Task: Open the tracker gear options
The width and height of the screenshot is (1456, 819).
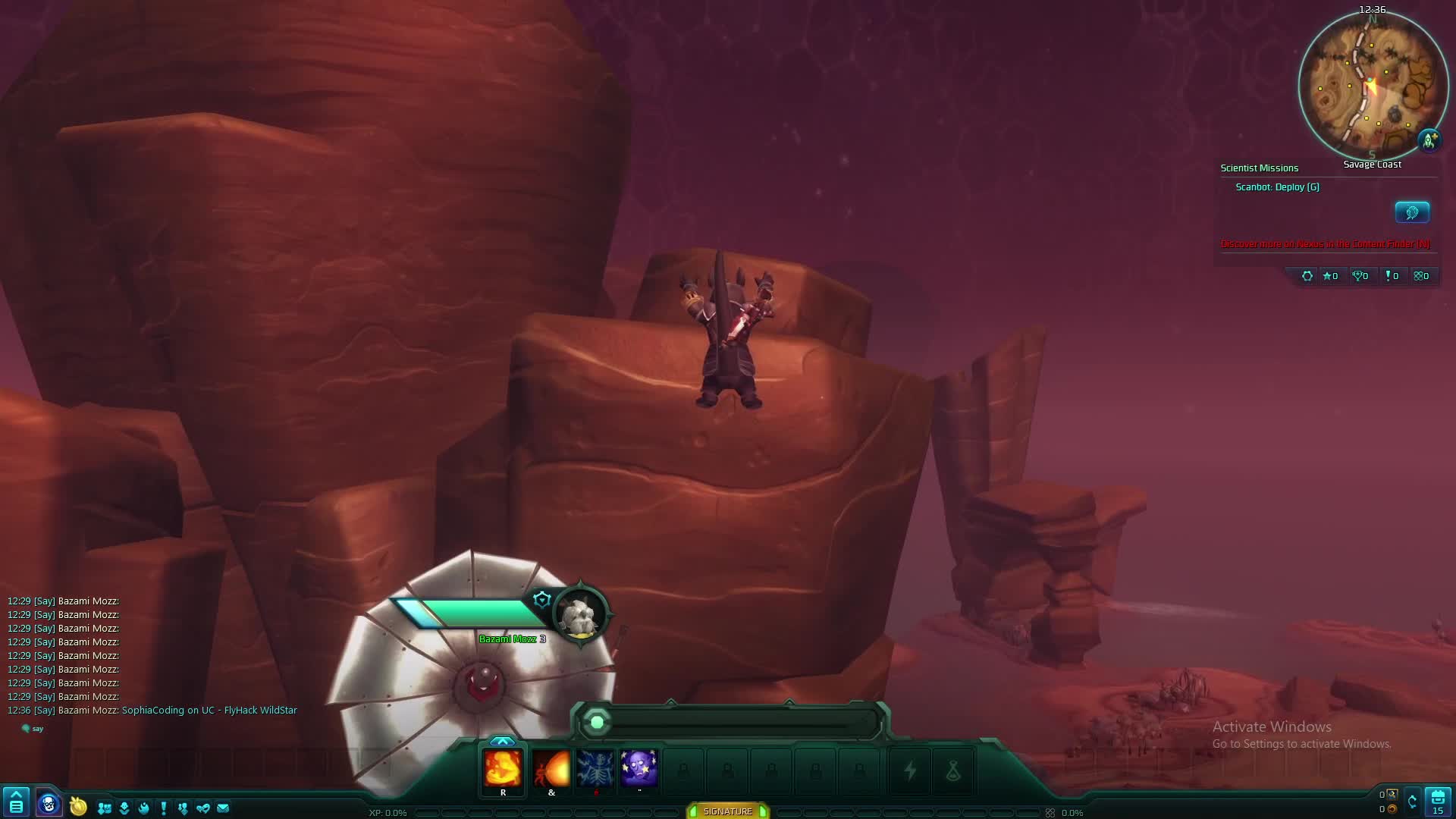Action: coord(1307,276)
